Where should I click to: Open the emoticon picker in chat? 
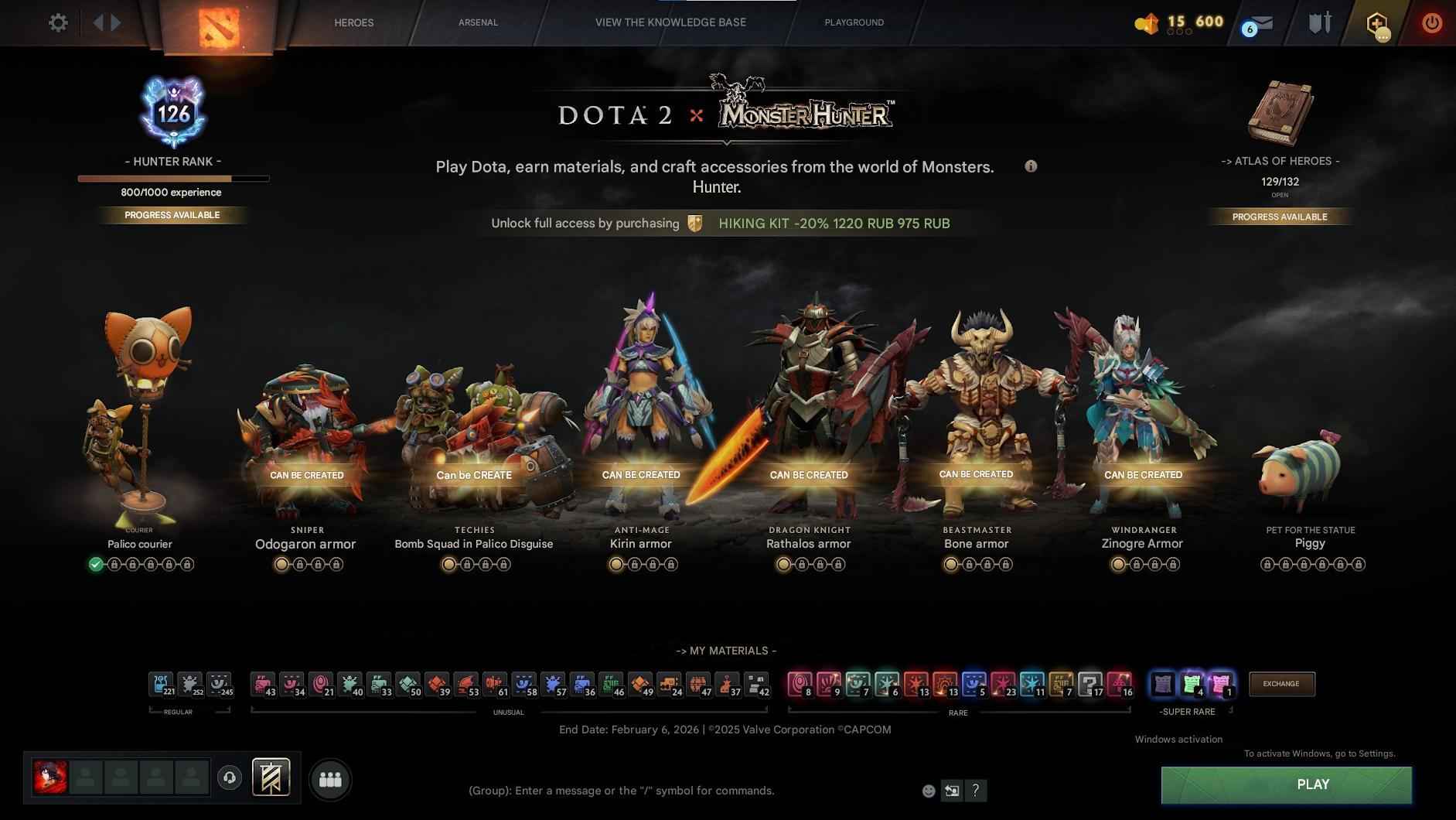point(927,790)
